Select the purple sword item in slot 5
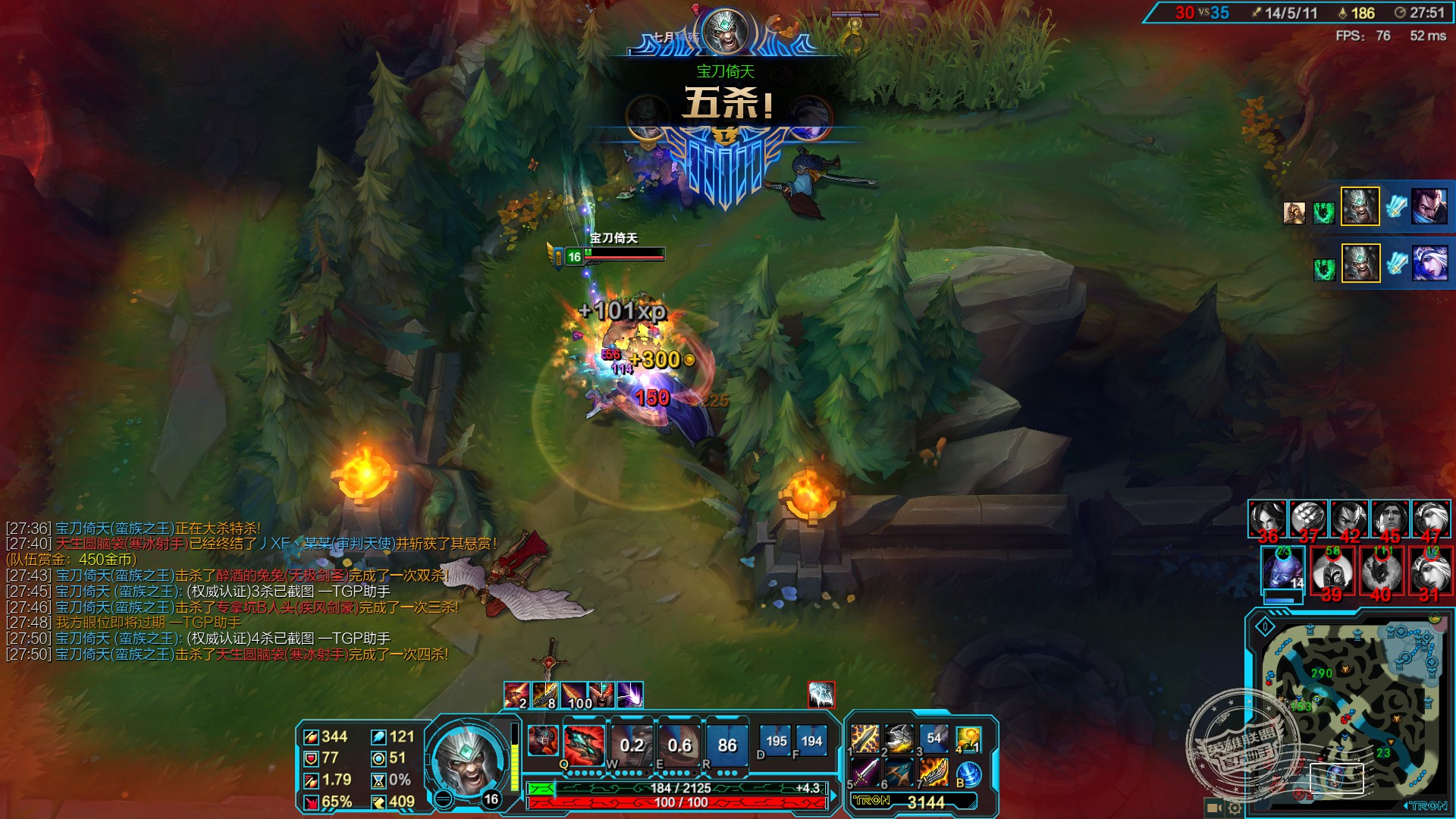Viewport: 1456px width, 819px height. pos(865,773)
